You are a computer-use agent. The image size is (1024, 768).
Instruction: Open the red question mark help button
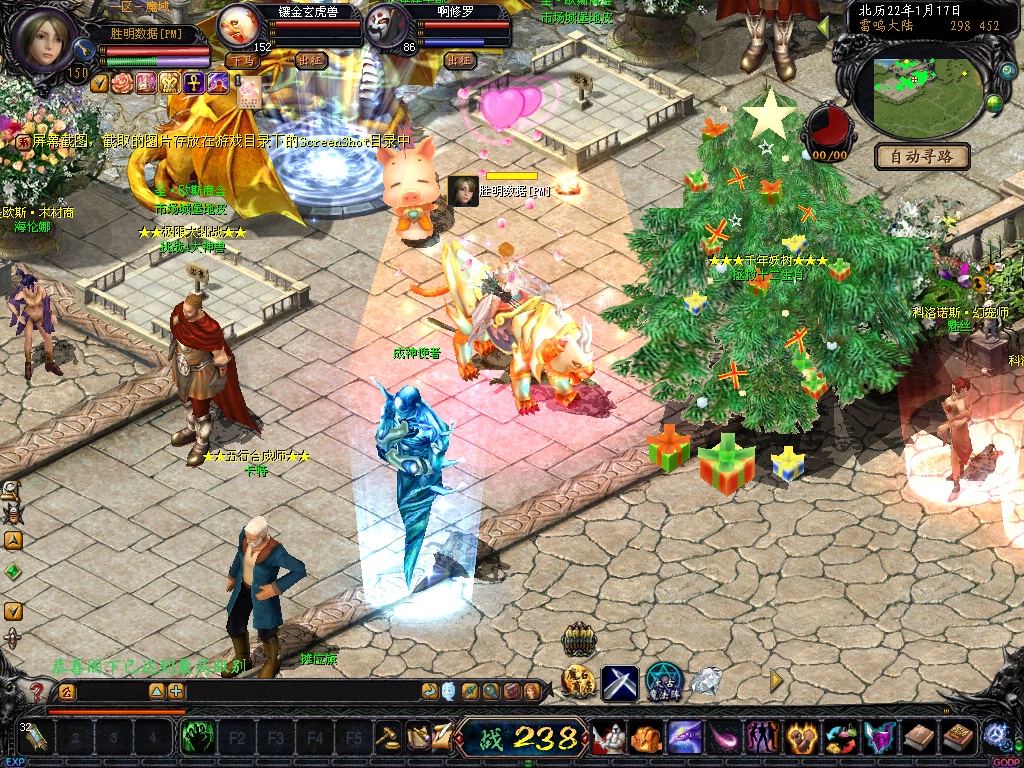[x=37, y=691]
